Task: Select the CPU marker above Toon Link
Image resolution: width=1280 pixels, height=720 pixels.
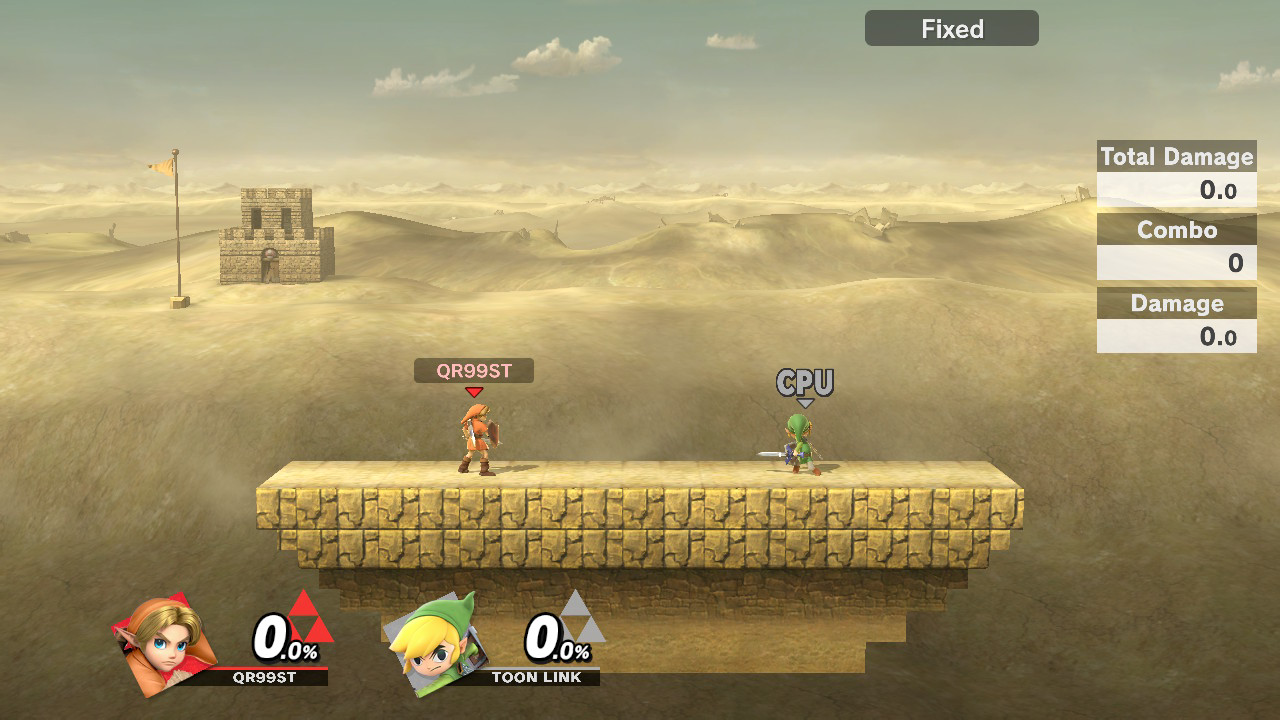Action: point(804,384)
